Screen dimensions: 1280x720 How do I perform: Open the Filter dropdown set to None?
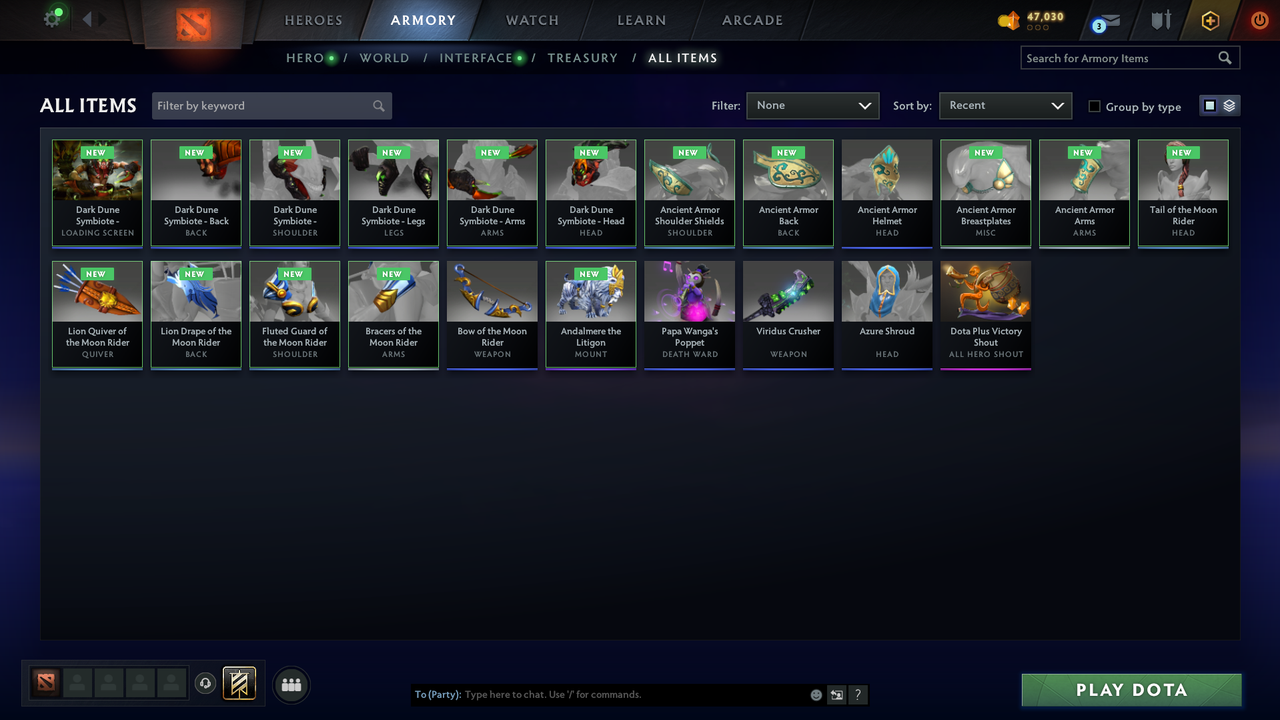[x=812, y=105]
